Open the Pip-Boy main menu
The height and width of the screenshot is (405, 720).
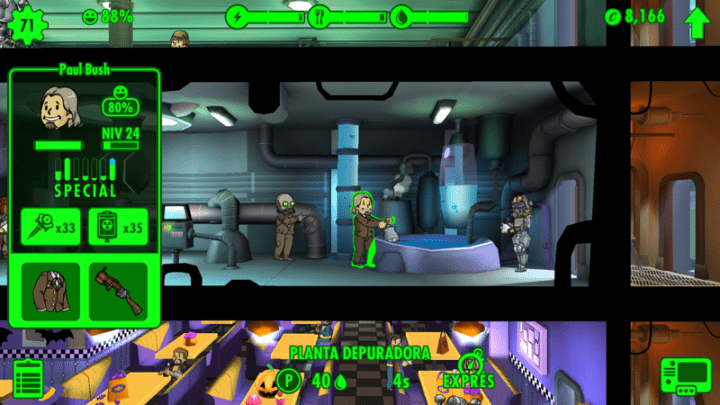tap(685, 378)
